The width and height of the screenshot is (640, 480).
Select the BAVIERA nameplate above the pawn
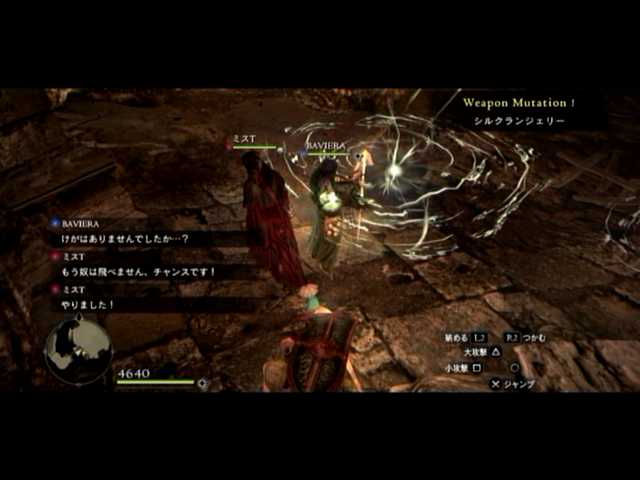click(x=325, y=146)
